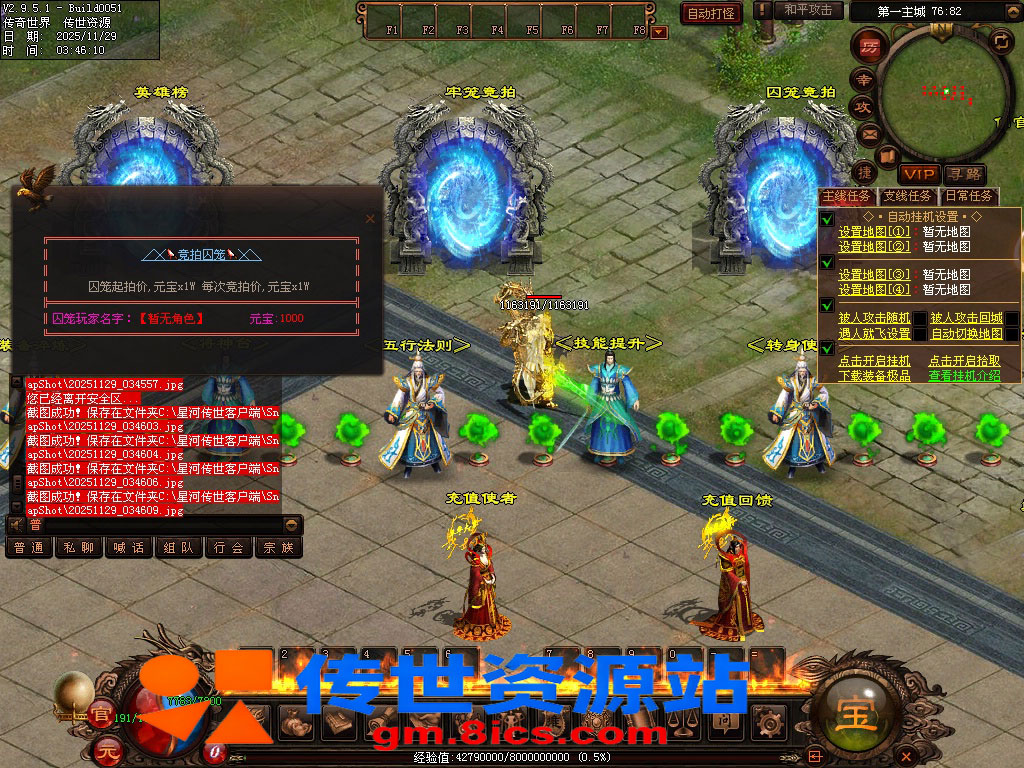Open the mail envelope icon
Screen dimensions: 1024x768
(869, 132)
